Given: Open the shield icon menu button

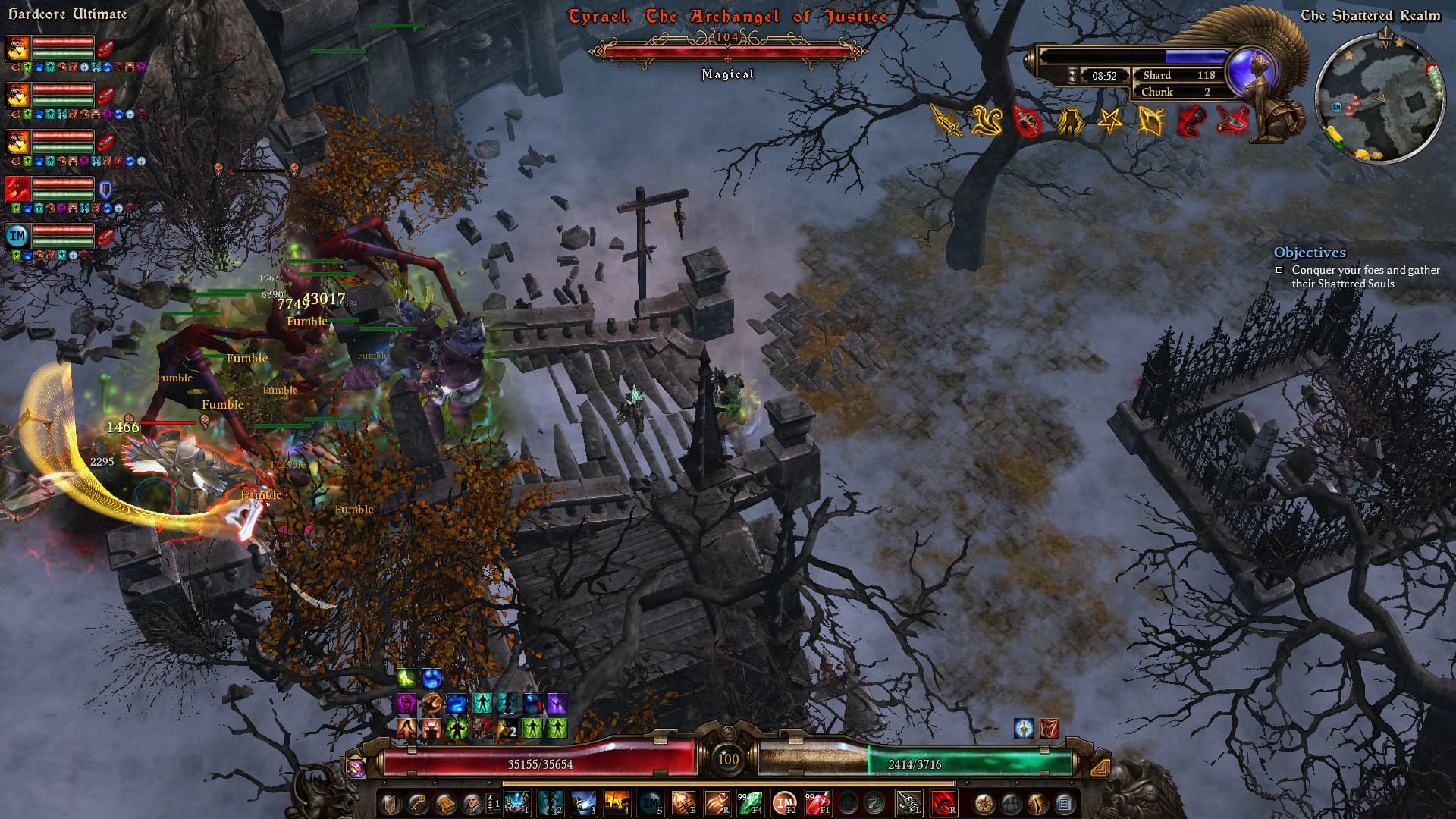Looking at the screenshot, I should pyautogui.click(x=391, y=802).
